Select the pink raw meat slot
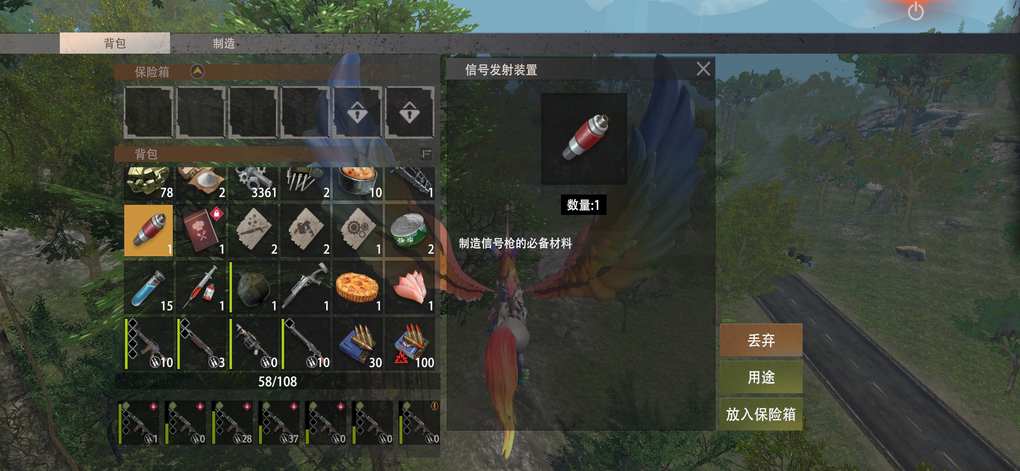Screen dimensions: 1020x471 point(409,287)
